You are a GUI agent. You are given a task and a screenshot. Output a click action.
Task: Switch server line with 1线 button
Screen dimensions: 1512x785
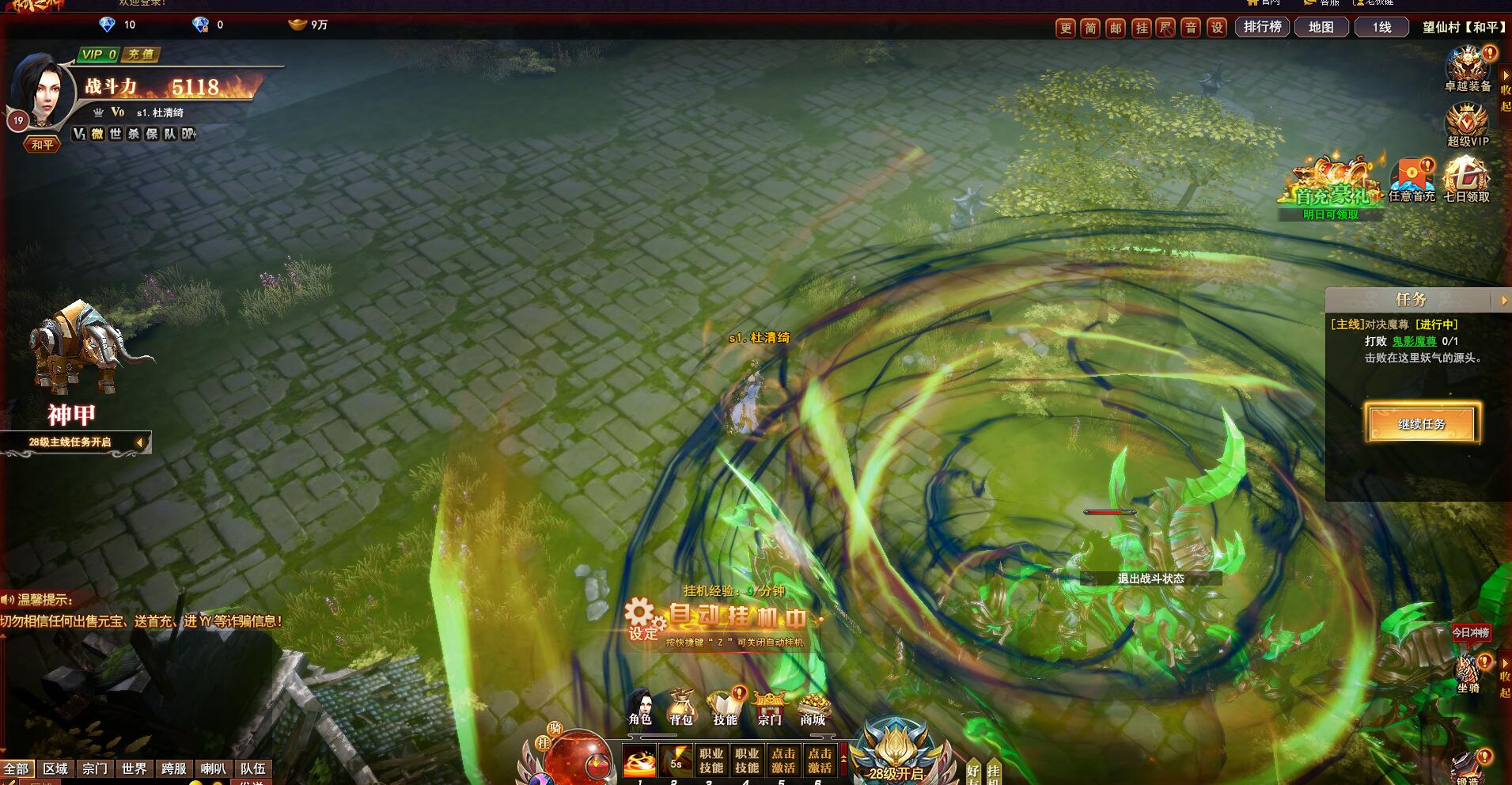click(x=1381, y=27)
